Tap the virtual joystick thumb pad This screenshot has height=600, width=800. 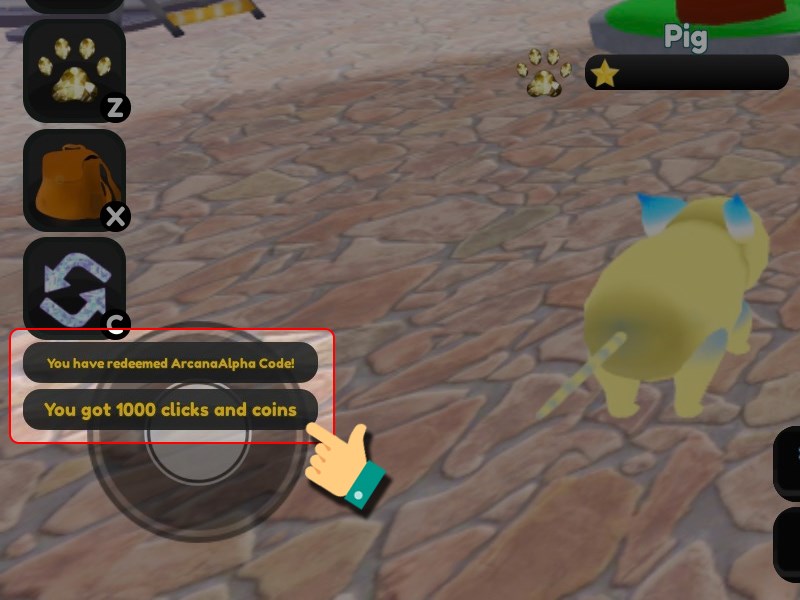pyautogui.click(x=198, y=437)
